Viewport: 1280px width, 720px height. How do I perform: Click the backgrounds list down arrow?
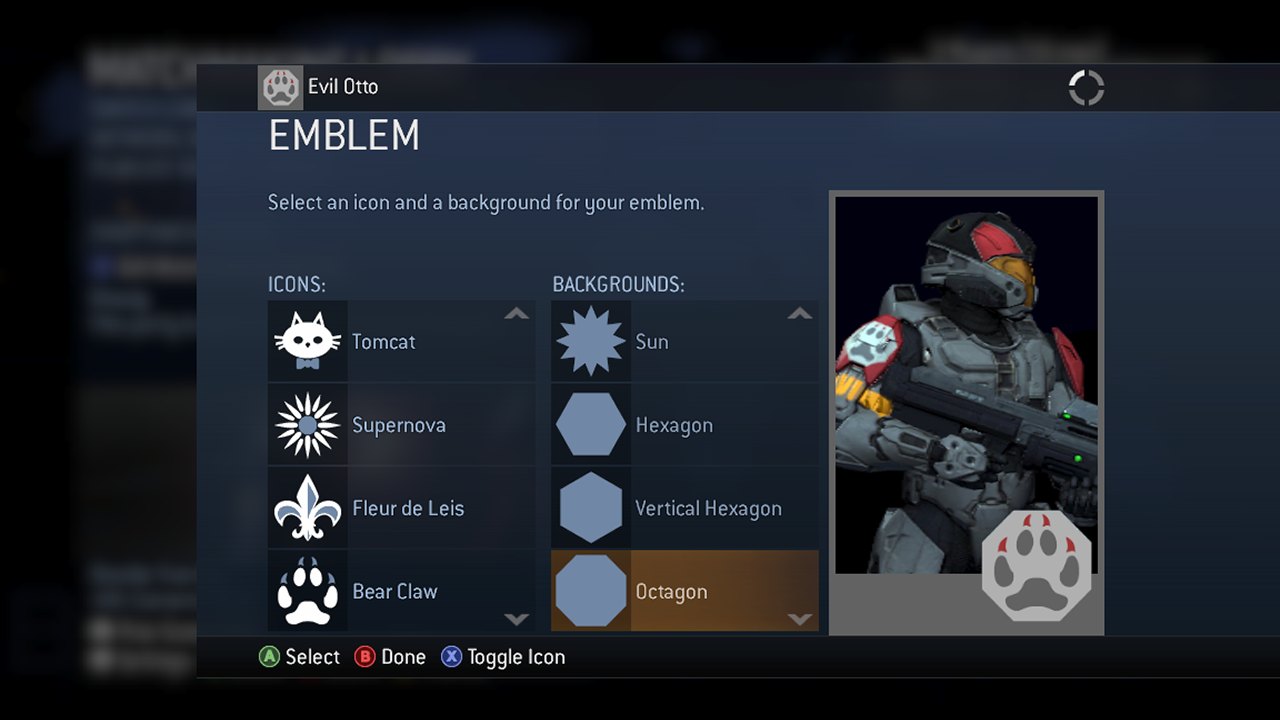pyautogui.click(x=800, y=619)
